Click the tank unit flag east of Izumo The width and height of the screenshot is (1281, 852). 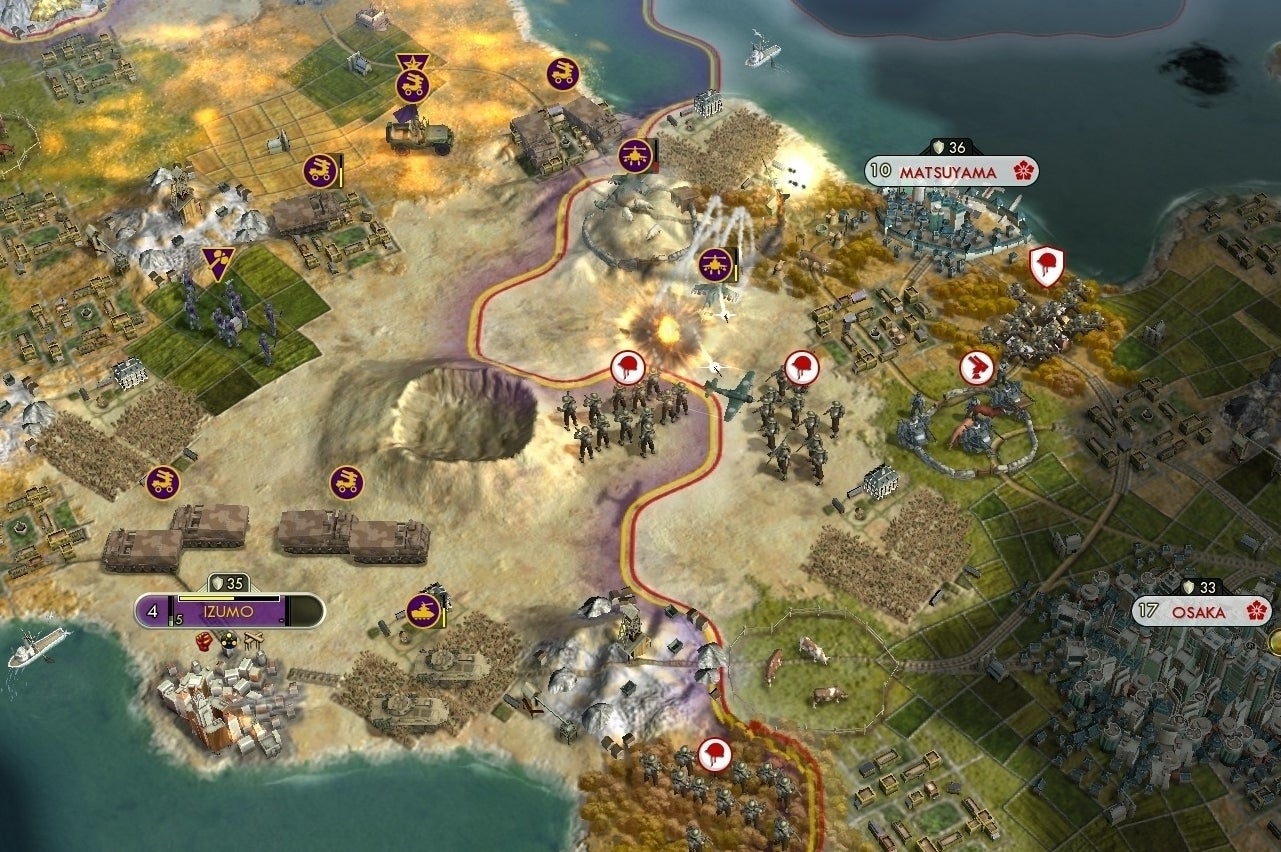click(x=423, y=609)
